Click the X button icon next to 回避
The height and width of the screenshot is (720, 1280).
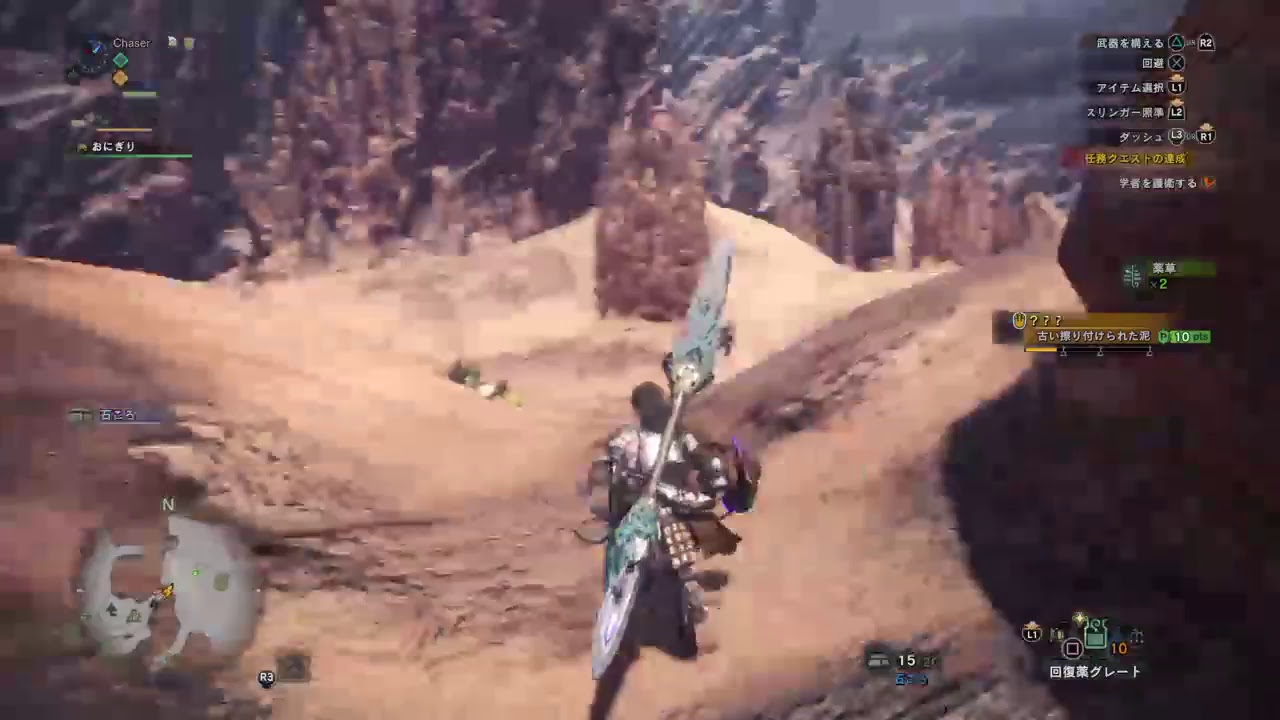click(1176, 62)
